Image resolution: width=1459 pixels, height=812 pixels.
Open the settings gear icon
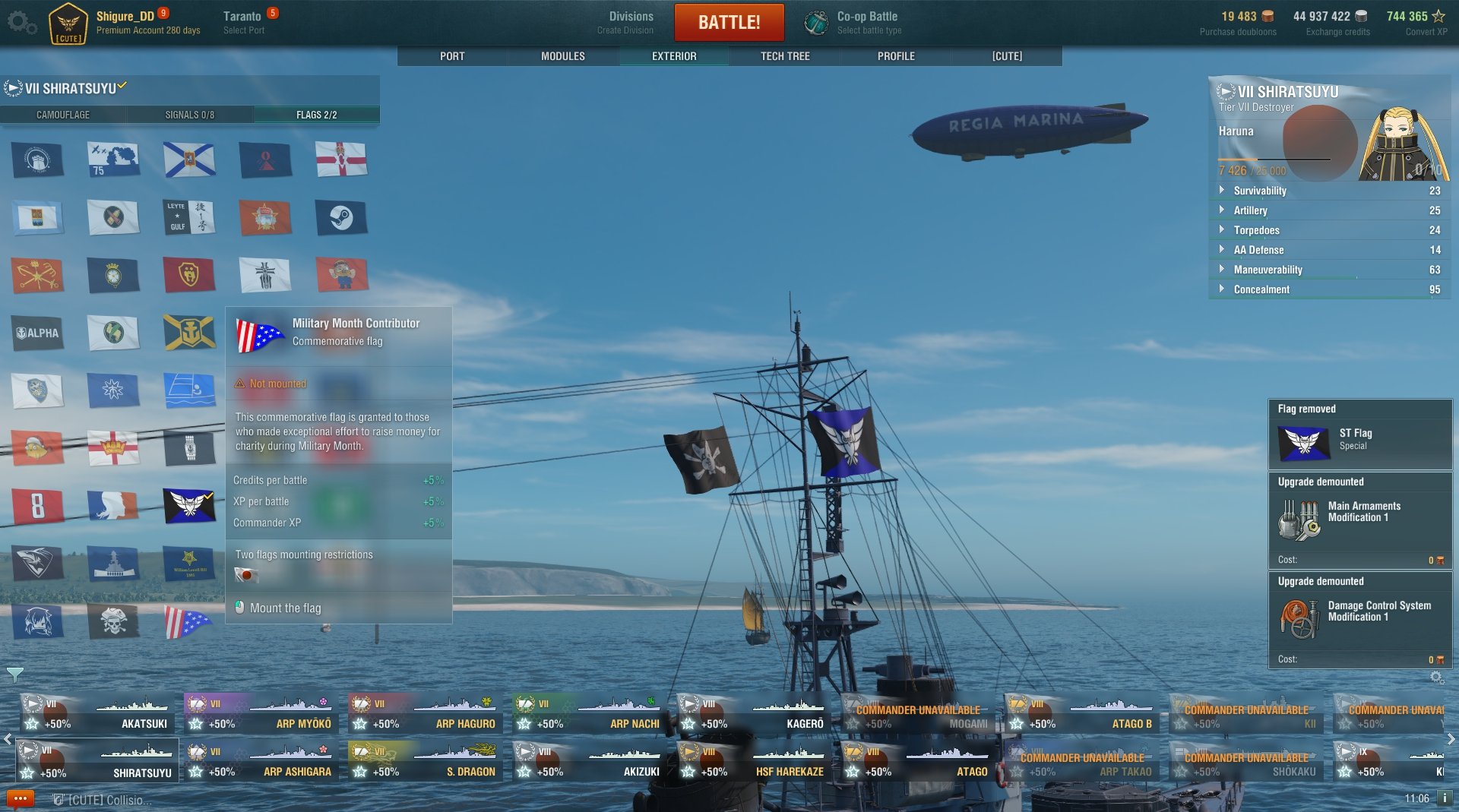click(20, 22)
